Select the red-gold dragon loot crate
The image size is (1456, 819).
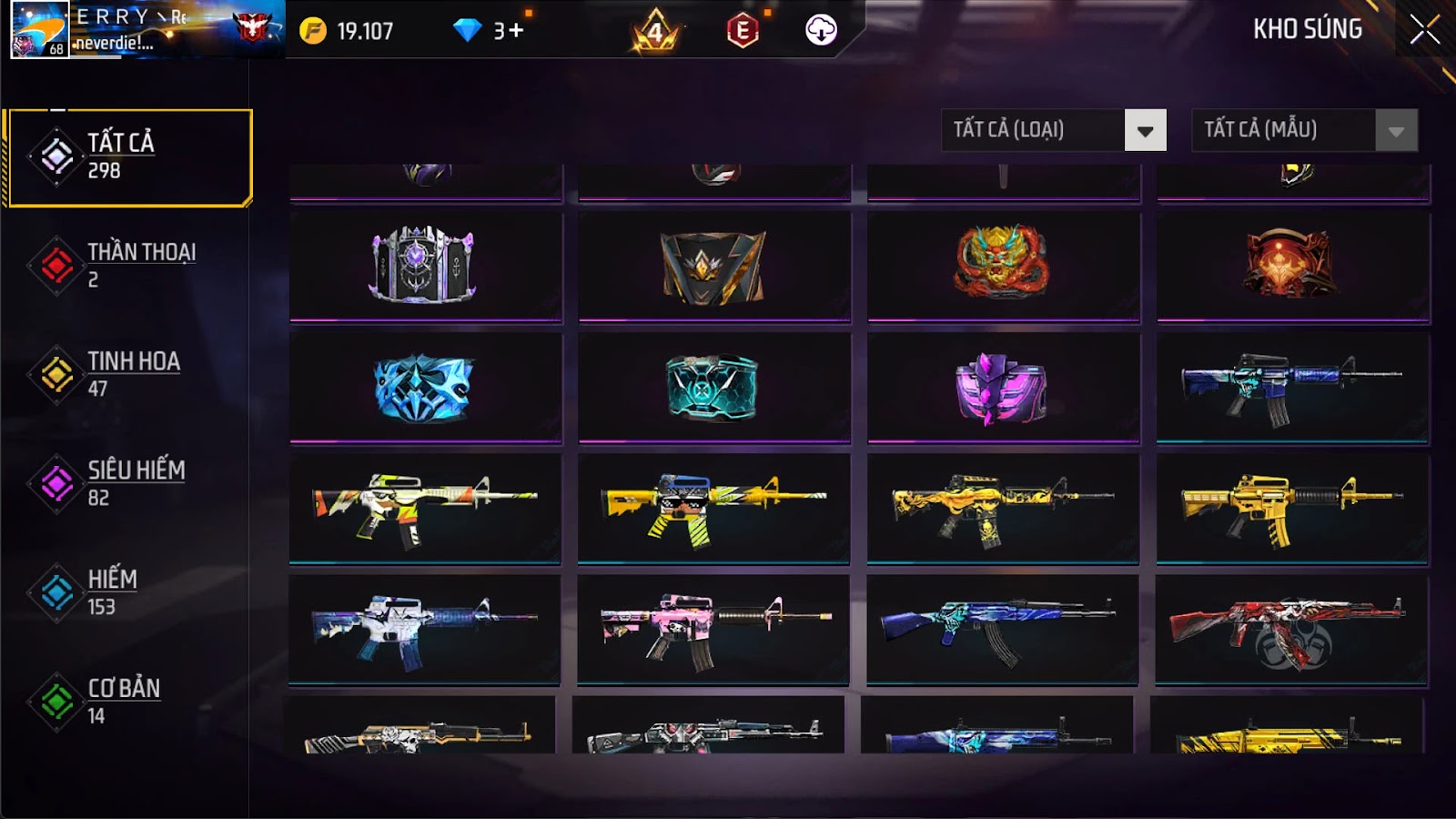point(1002,264)
